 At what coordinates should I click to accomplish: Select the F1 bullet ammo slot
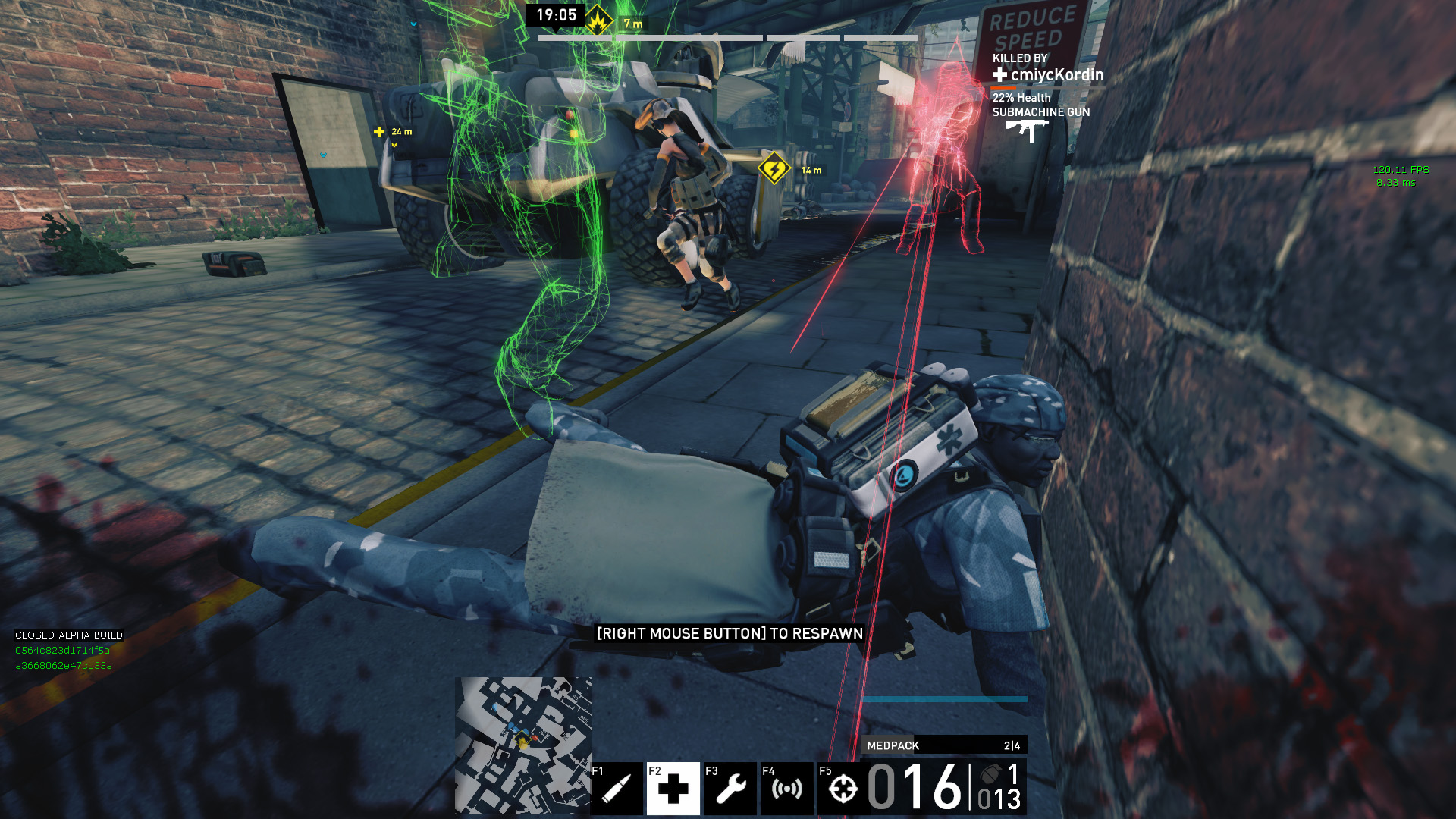pyautogui.click(x=616, y=789)
